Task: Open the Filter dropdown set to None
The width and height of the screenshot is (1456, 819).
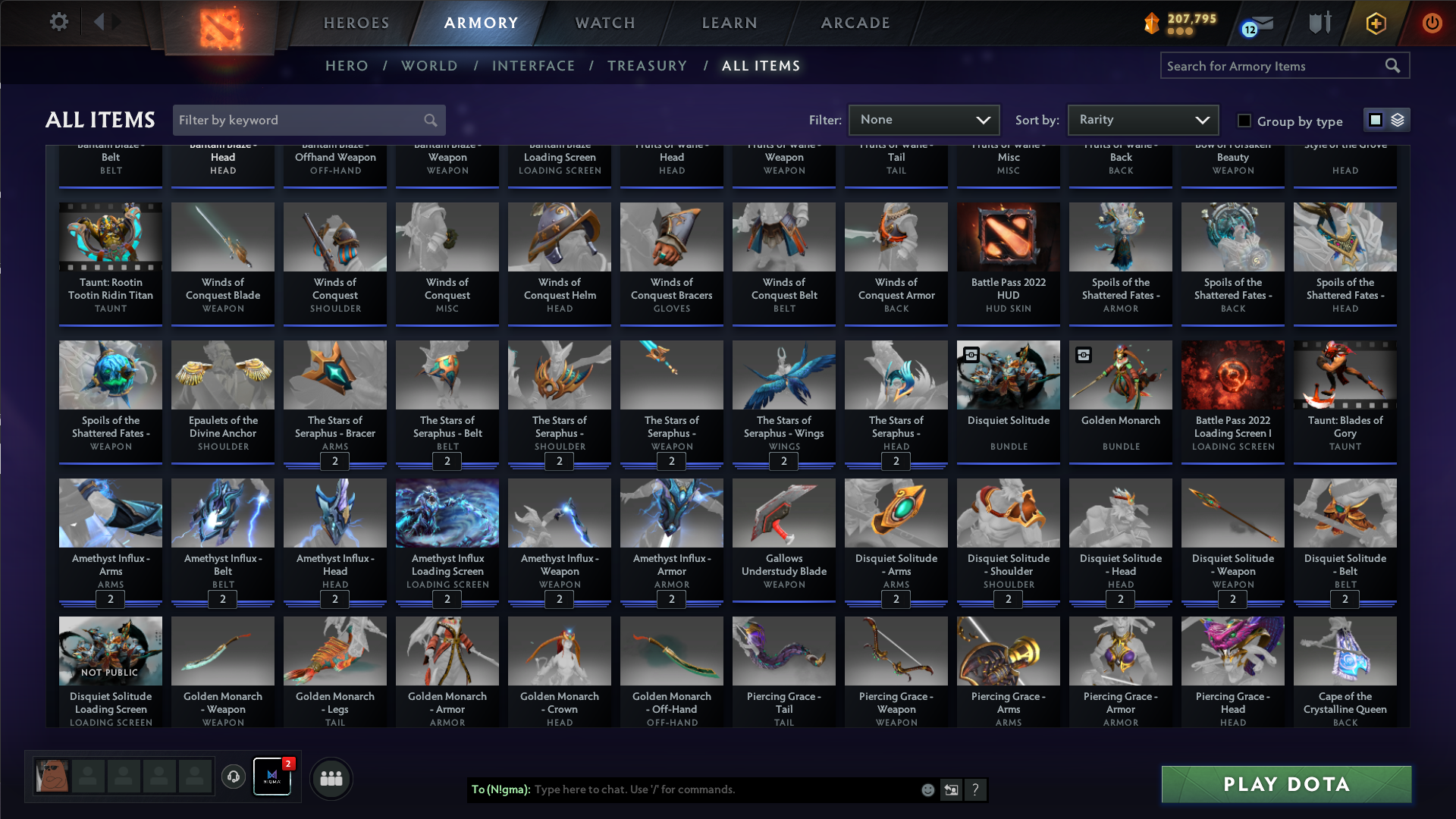Action: [x=924, y=120]
